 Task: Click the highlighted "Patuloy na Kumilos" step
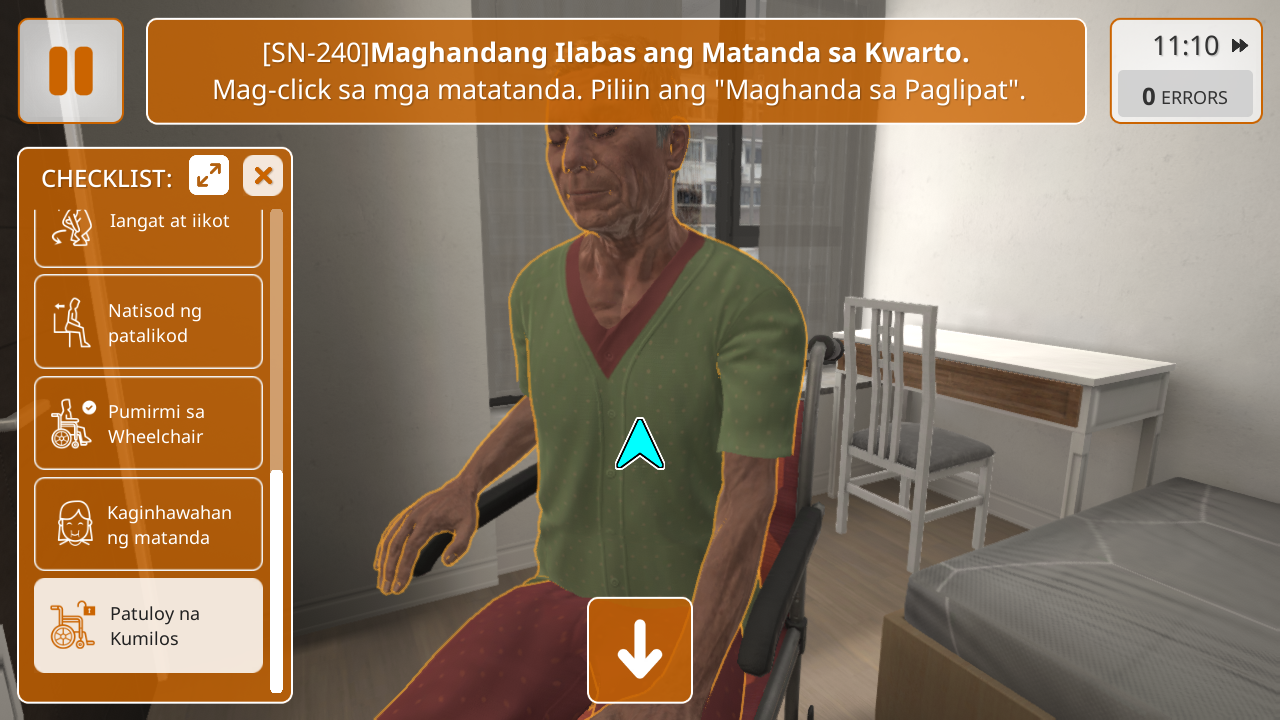point(148,625)
